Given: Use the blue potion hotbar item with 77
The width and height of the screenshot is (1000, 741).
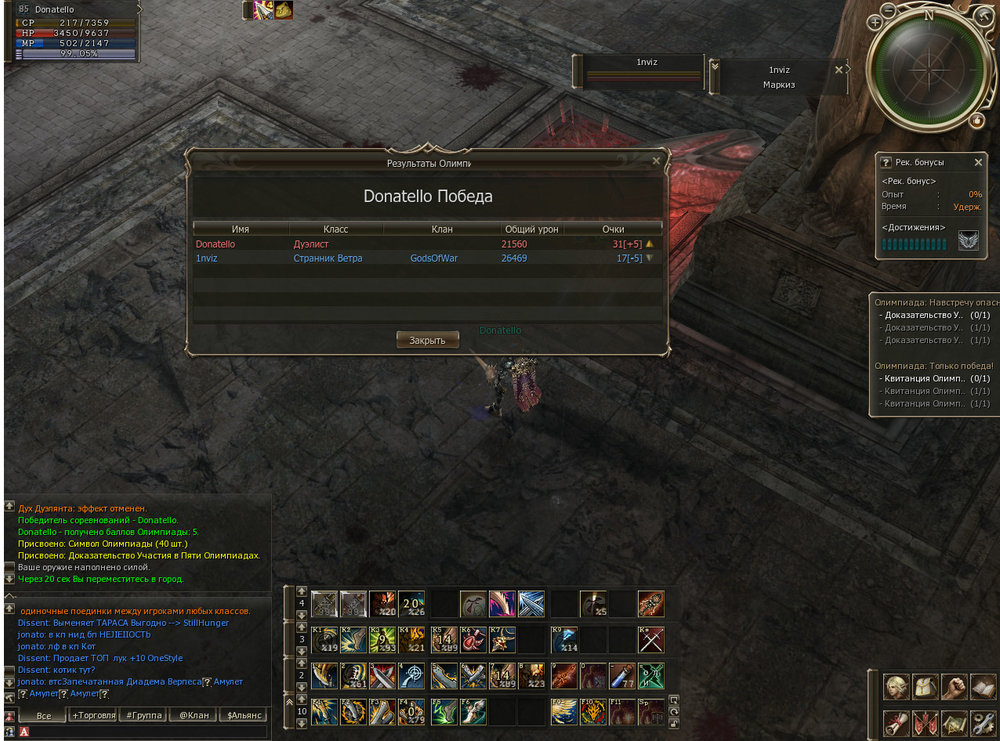Looking at the screenshot, I should tap(622, 675).
